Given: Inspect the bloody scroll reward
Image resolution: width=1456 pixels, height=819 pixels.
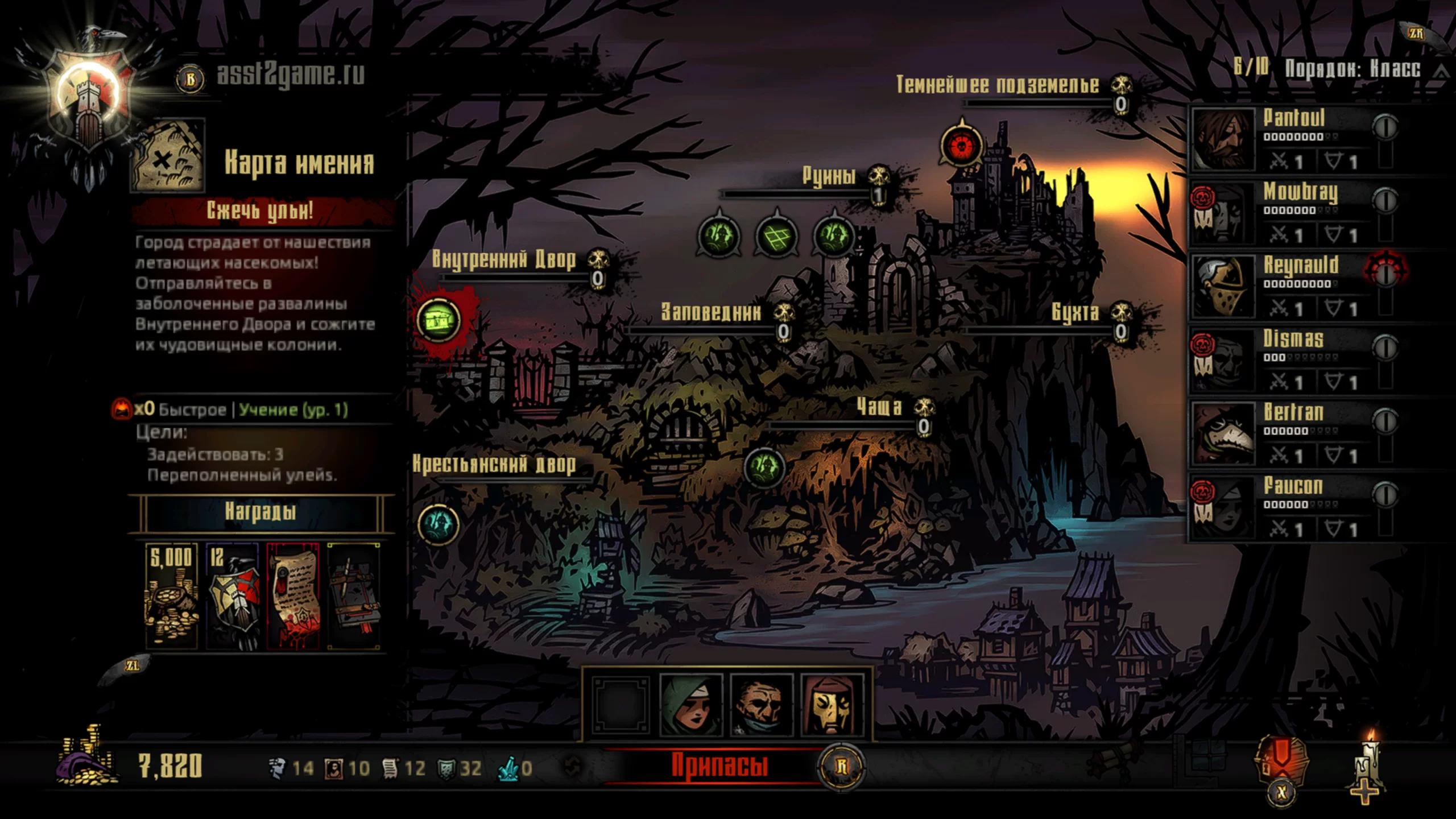Looking at the screenshot, I should [x=292, y=595].
